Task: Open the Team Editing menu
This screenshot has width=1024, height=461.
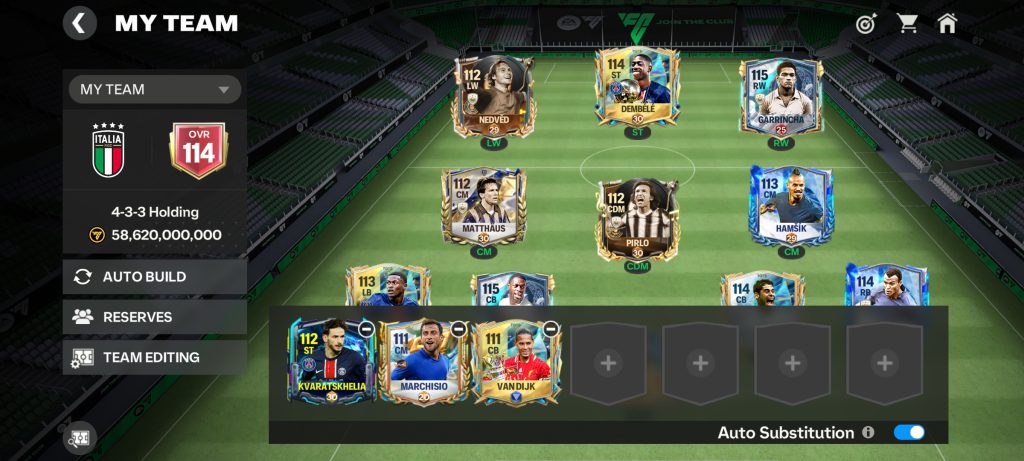Action: click(155, 357)
